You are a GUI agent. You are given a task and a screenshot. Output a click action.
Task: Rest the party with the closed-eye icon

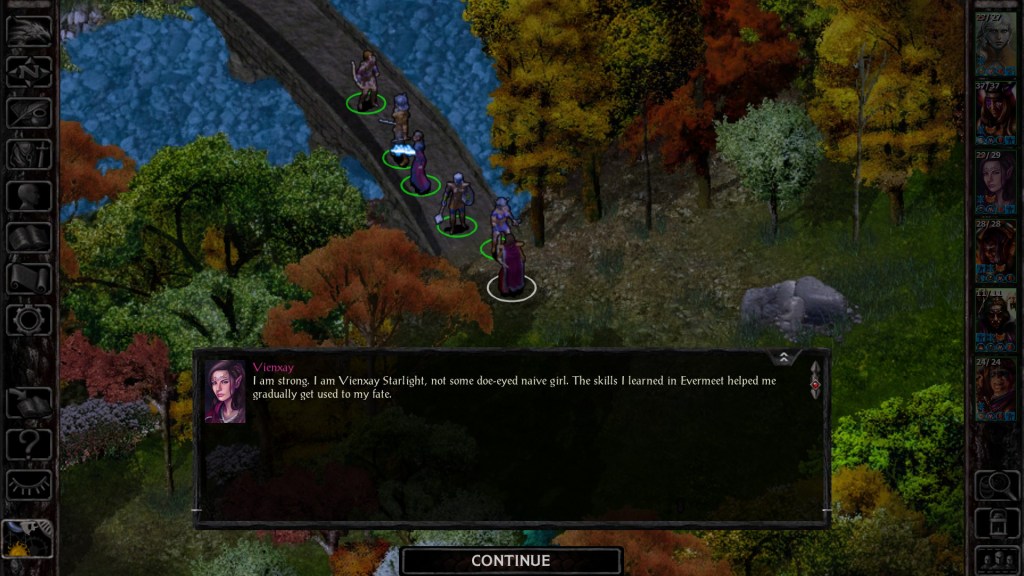[x=29, y=485]
